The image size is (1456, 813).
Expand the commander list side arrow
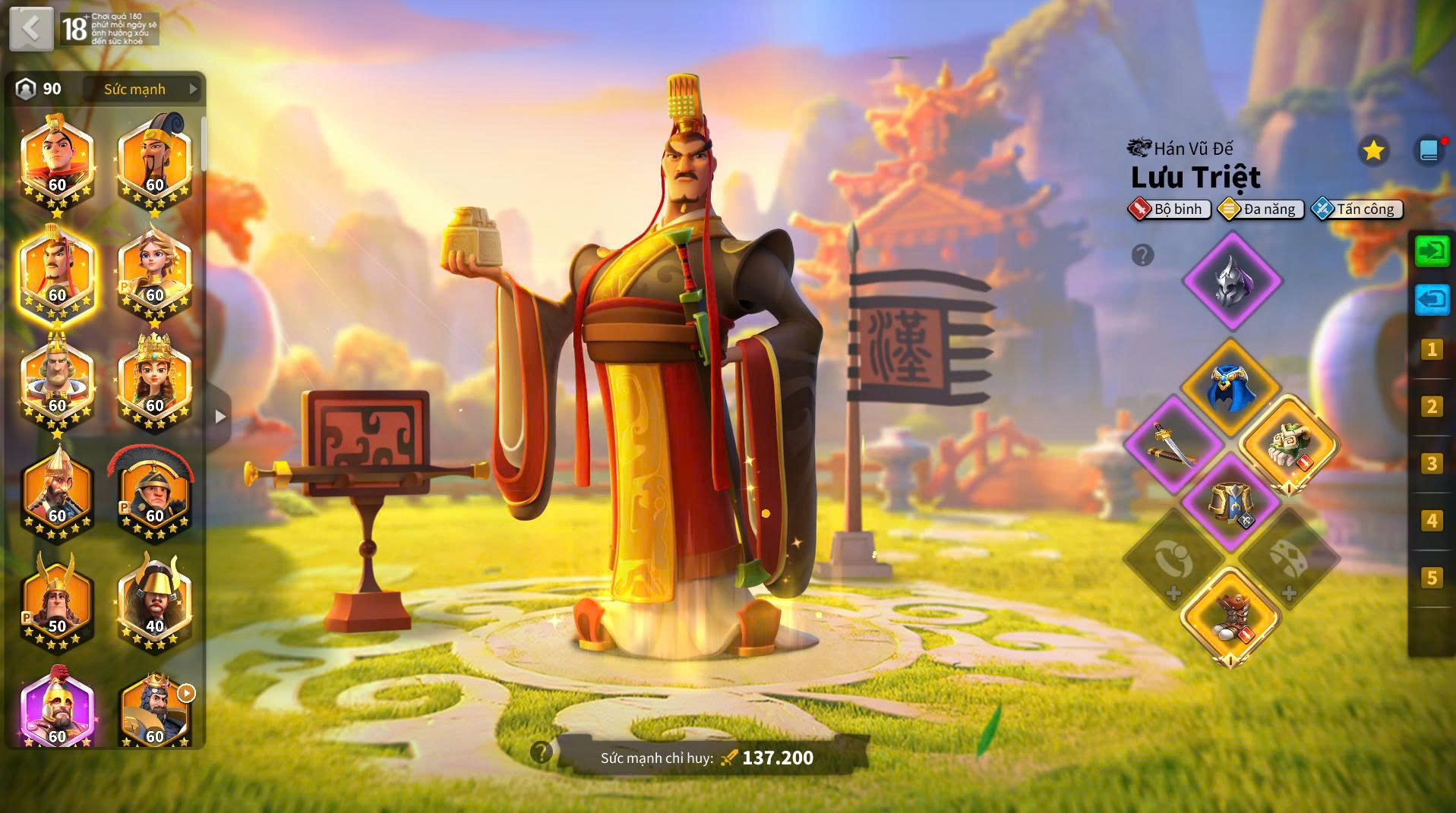click(x=220, y=416)
